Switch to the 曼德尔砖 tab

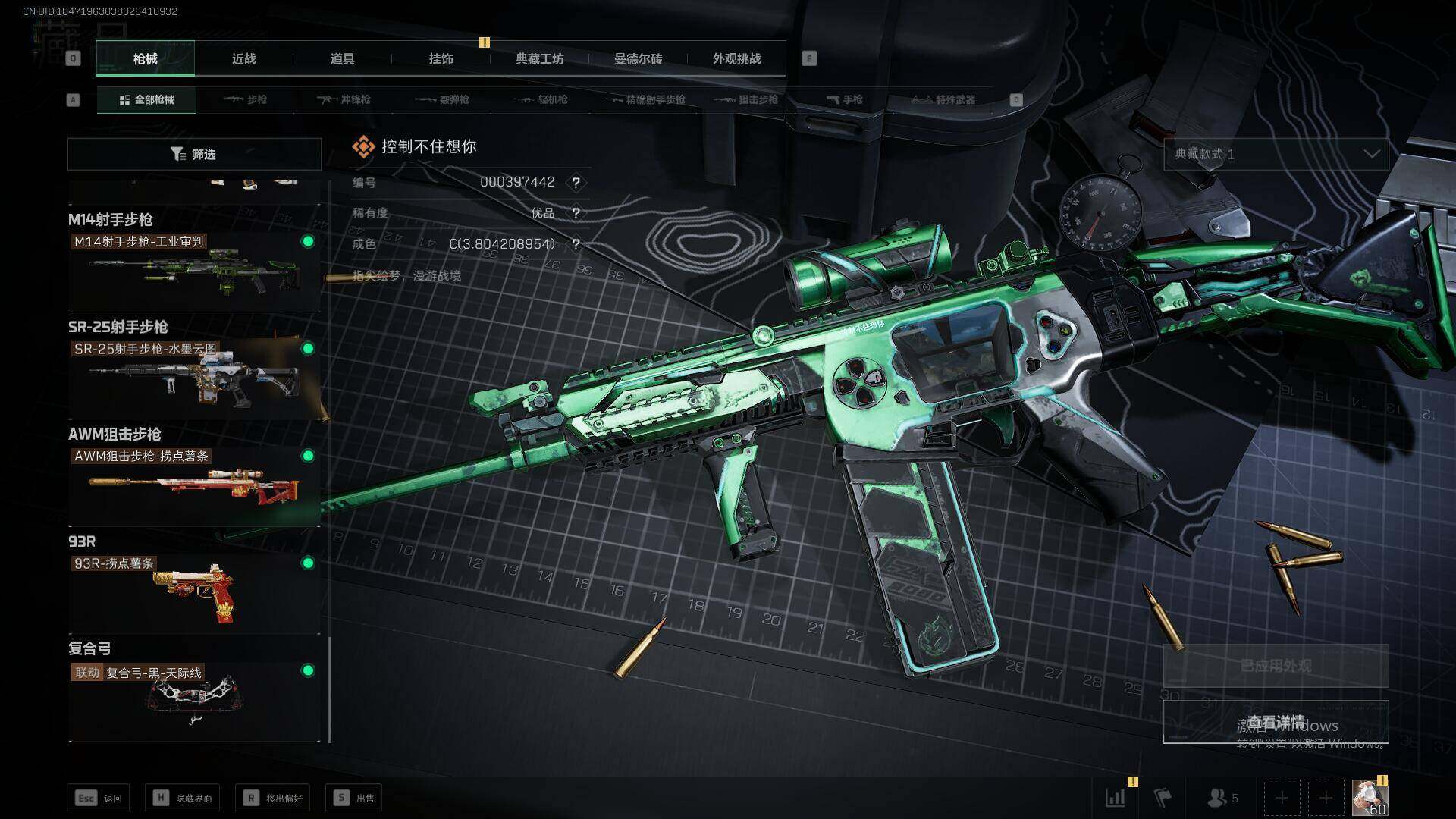[638, 58]
